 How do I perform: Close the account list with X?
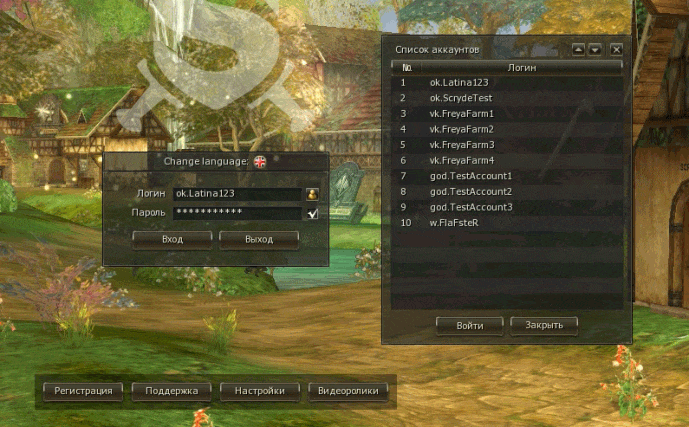click(x=616, y=48)
